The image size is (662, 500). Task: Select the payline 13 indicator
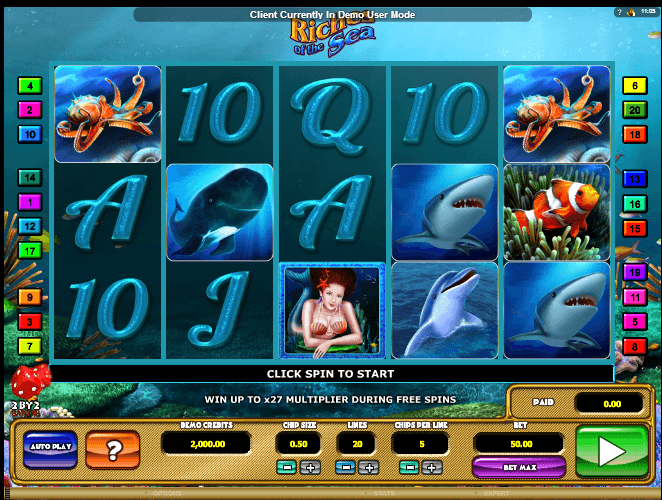[634, 179]
